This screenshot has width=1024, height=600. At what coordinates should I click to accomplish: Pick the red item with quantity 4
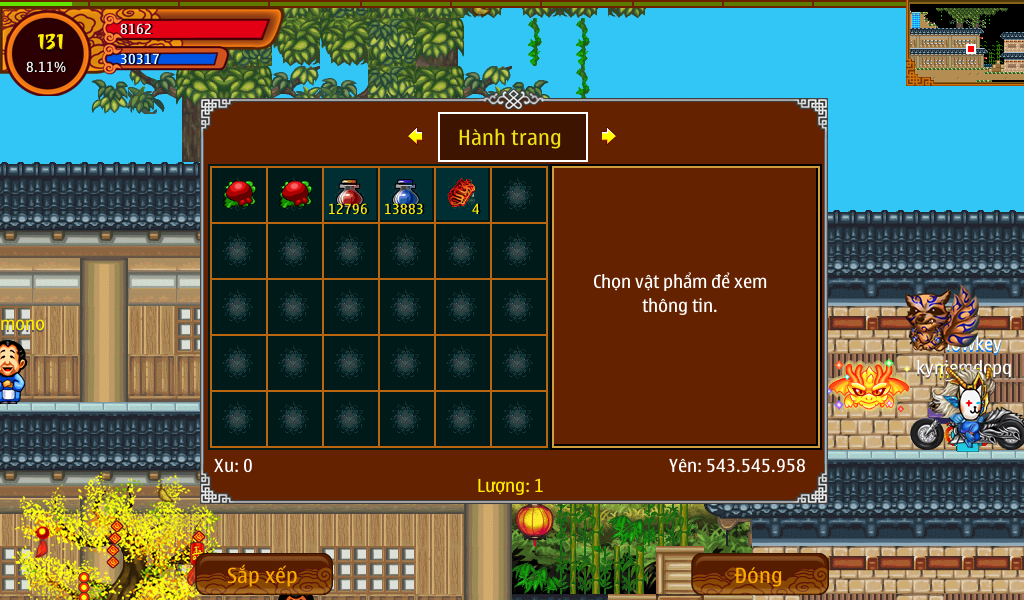click(x=462, y=195)
